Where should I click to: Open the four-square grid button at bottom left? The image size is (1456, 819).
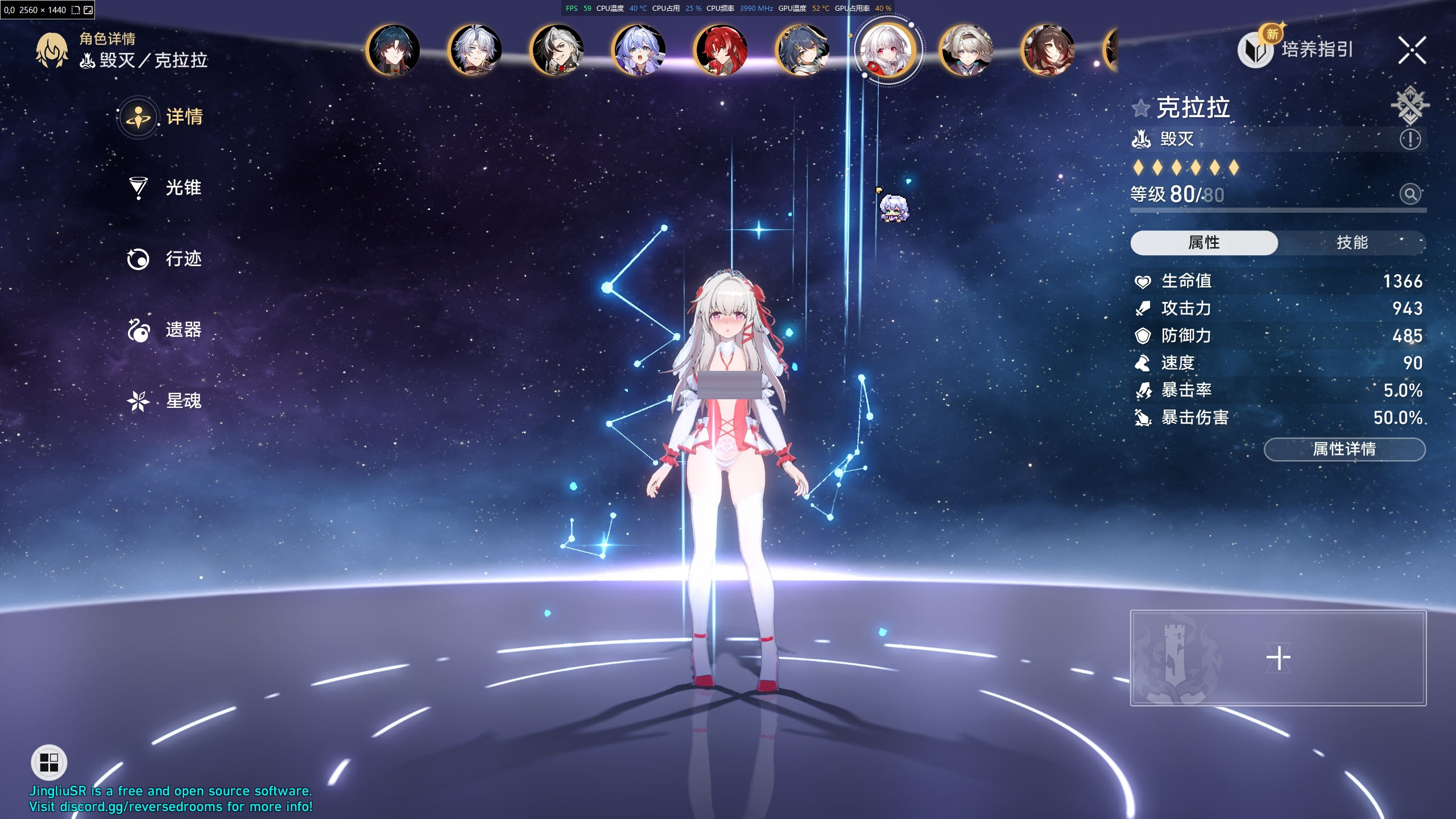click(49, 763)
